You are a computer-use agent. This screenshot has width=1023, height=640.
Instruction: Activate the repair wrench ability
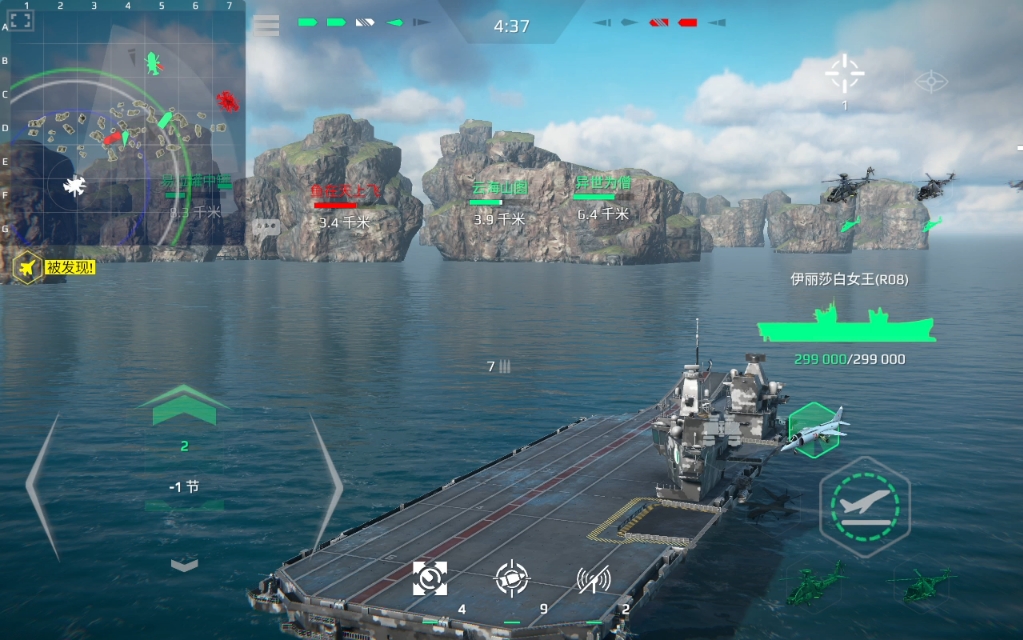tap(430, 577)
